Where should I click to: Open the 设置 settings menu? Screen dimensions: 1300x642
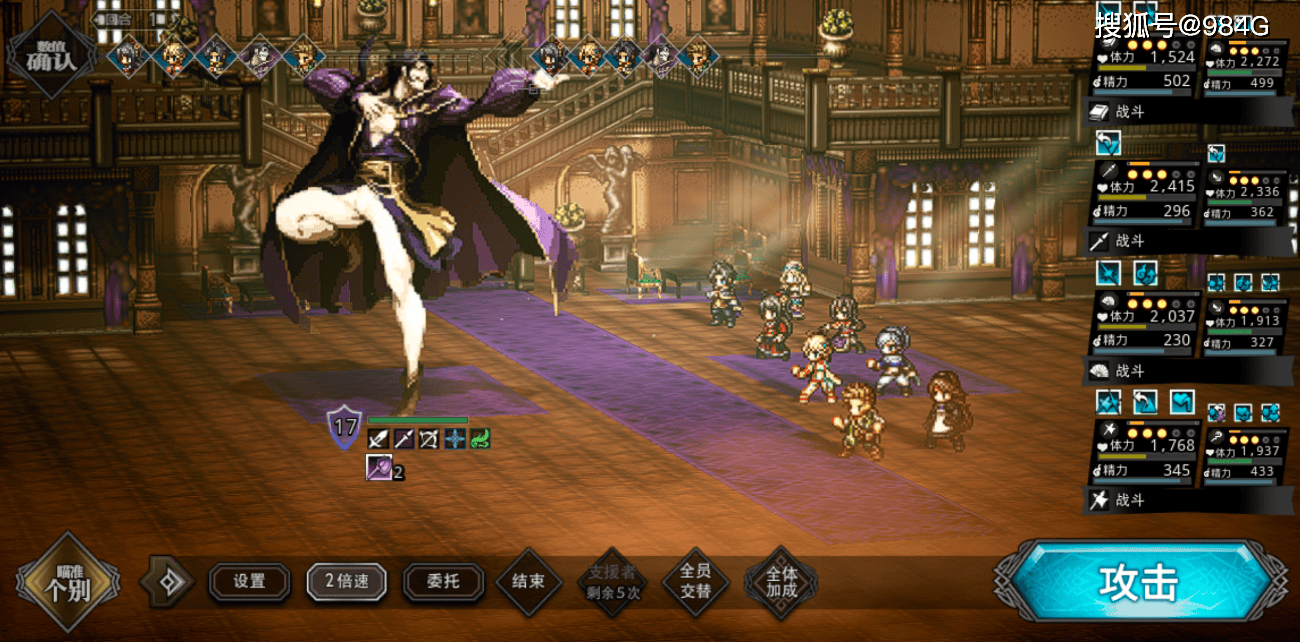249,582
